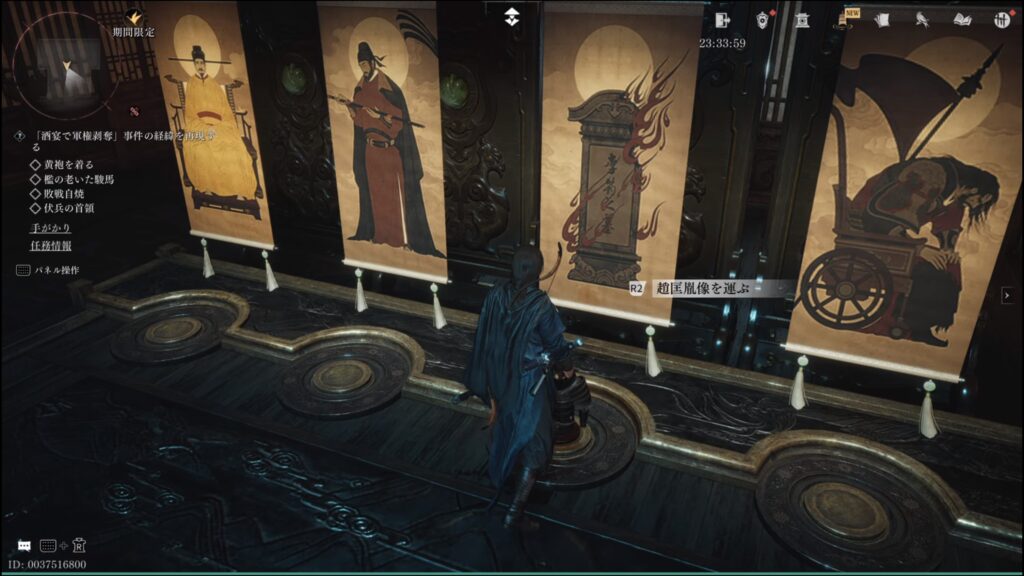Open the round menu icon with vertical bars
The width and height of the screenshot is (1024, 576).
pos(1000,19)
